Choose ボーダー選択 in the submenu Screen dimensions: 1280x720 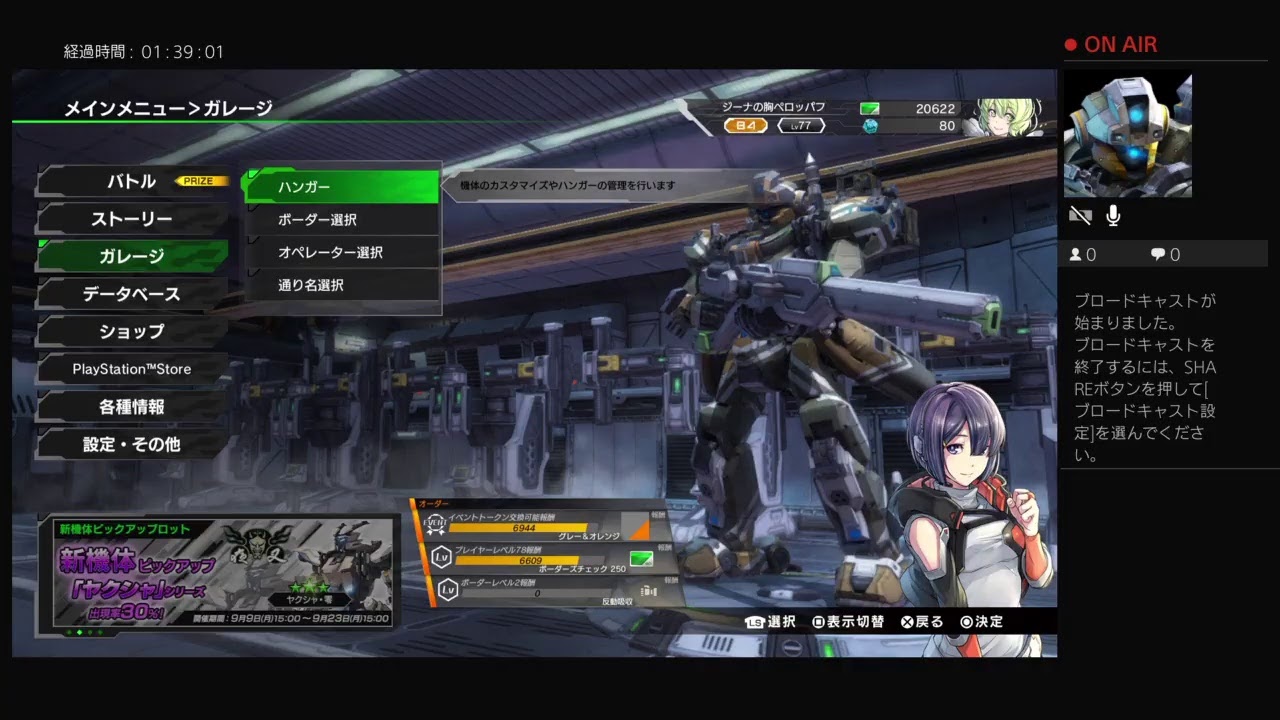[x=342, y=220]
